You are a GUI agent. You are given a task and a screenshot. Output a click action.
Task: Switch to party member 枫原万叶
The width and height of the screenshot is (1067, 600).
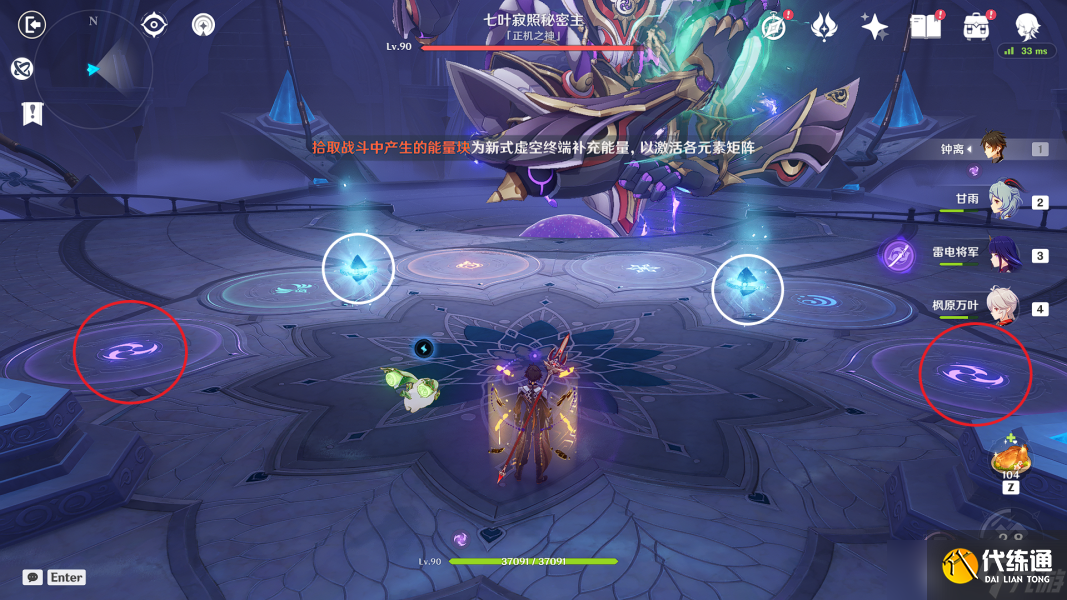pyautogui.click(x=1003, y=307)
